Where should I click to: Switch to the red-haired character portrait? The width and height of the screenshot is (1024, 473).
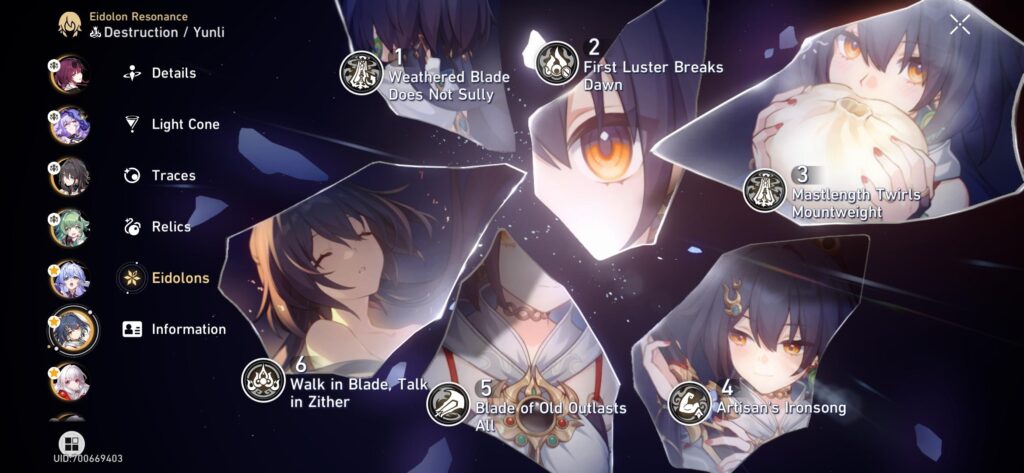(69, 73)
